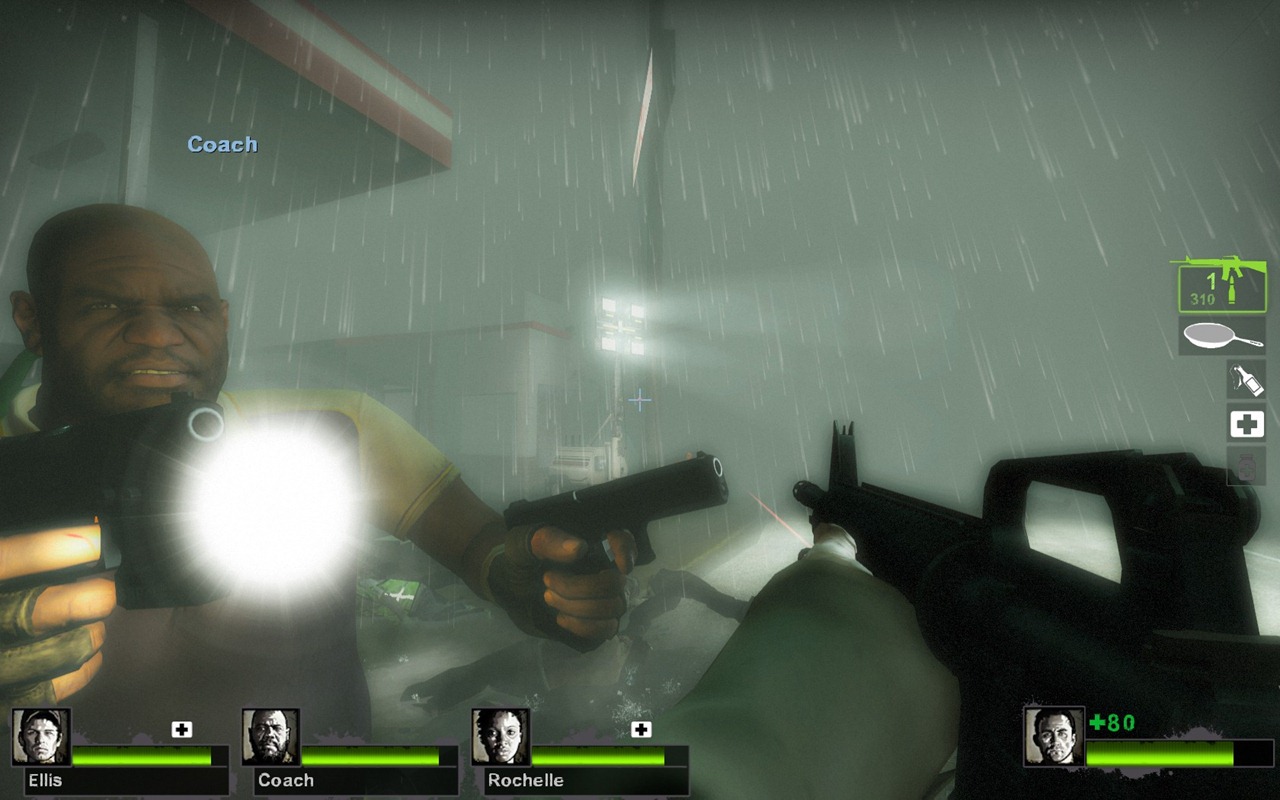Image resolution: width=1280 pixels, height=800 pixels.
Task: Click Rochelle's teammate portrait
Action: [501, 737]
